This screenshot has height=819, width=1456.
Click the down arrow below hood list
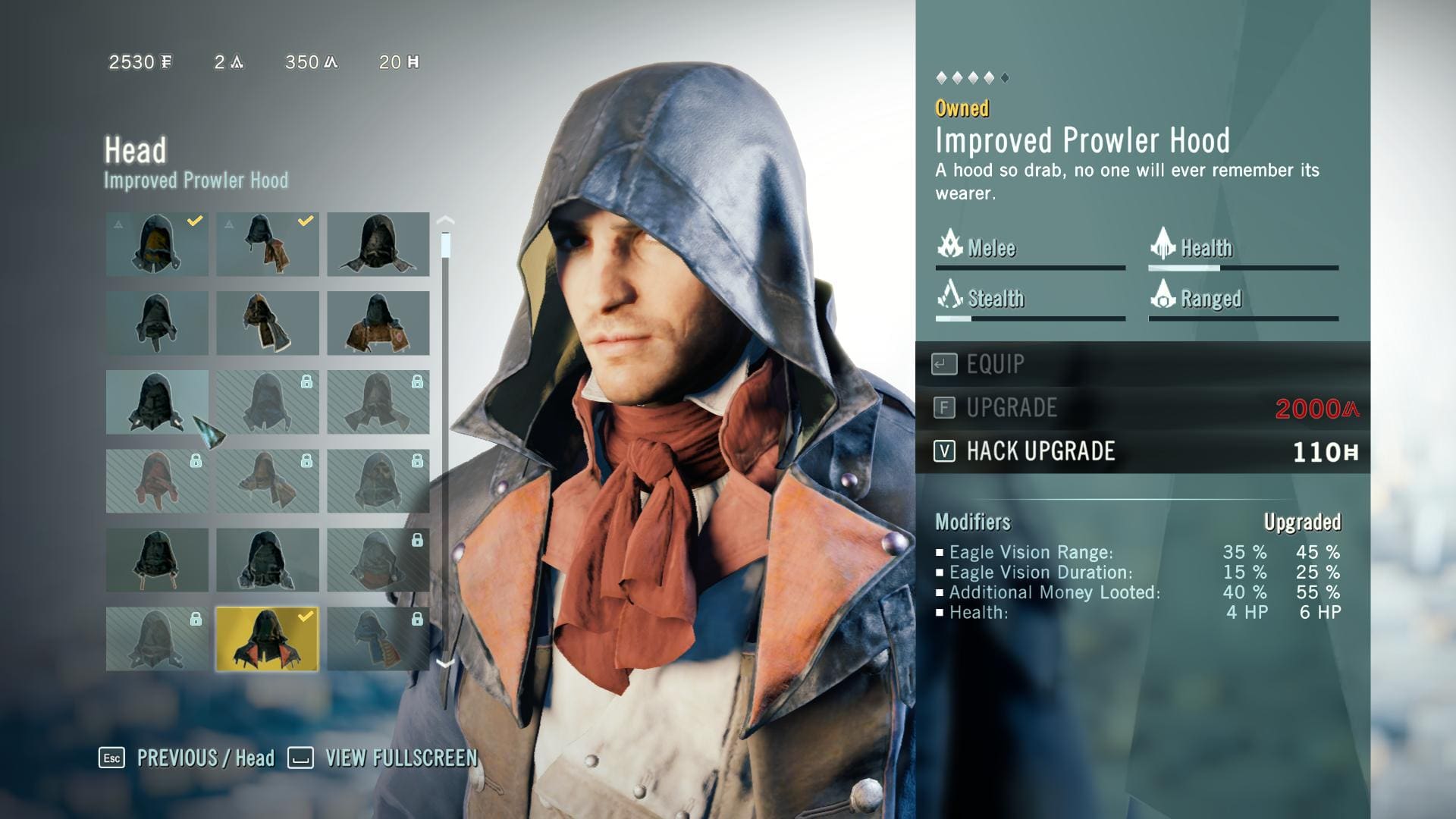tap(445, 664)
